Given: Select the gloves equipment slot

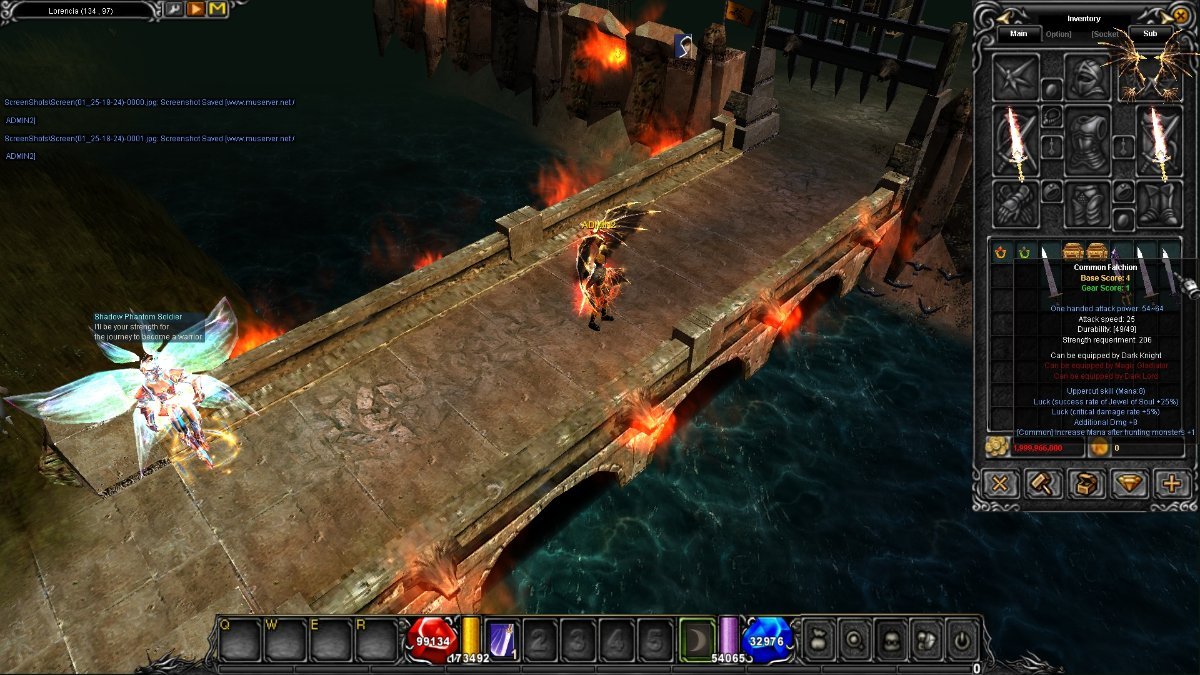Looking at the screenshot, I should click(1015, 204).
